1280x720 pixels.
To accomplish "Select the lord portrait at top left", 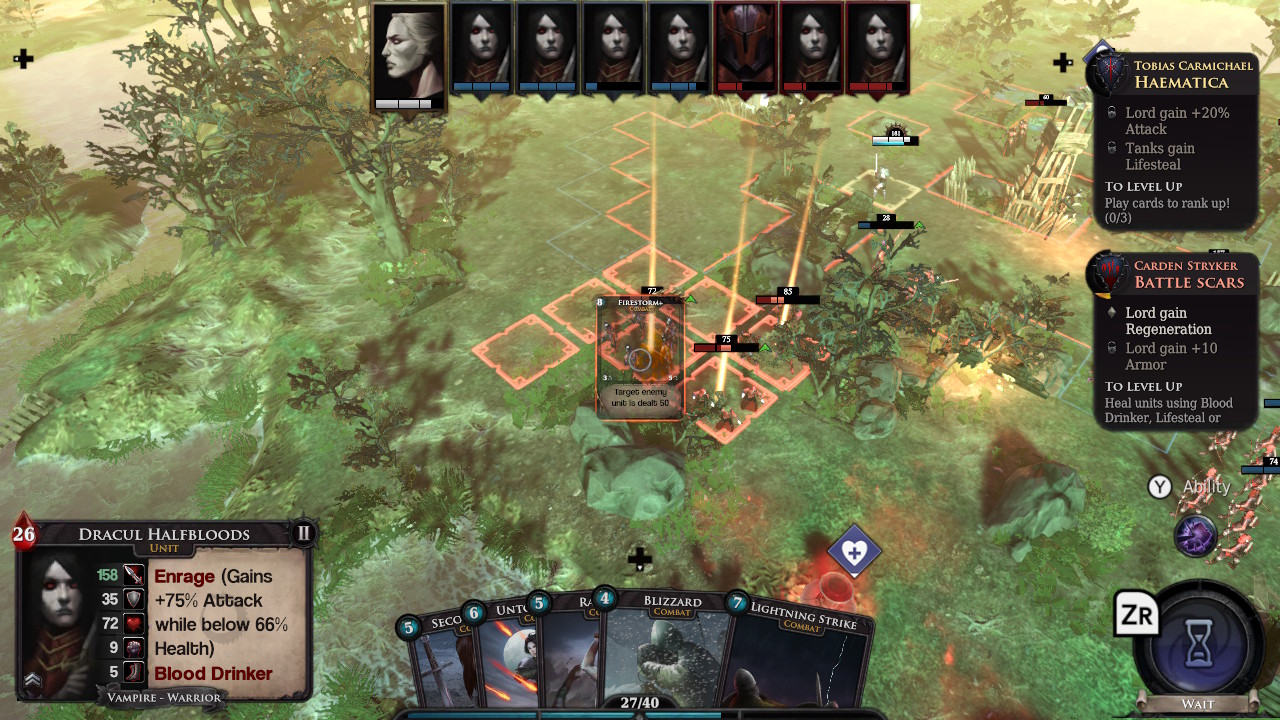I will [x=409, y=50].
